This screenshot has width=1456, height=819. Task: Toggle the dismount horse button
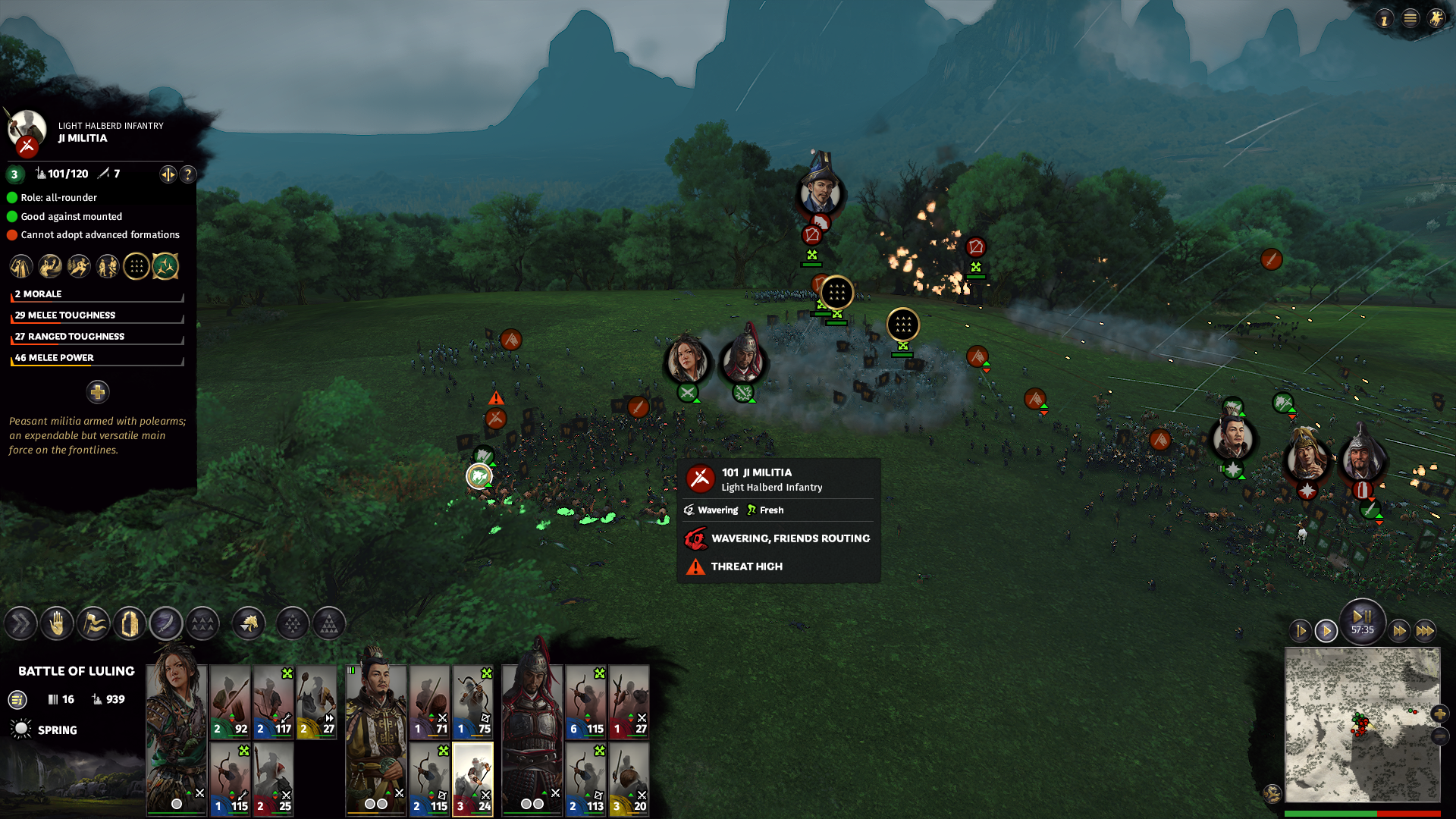249,624
